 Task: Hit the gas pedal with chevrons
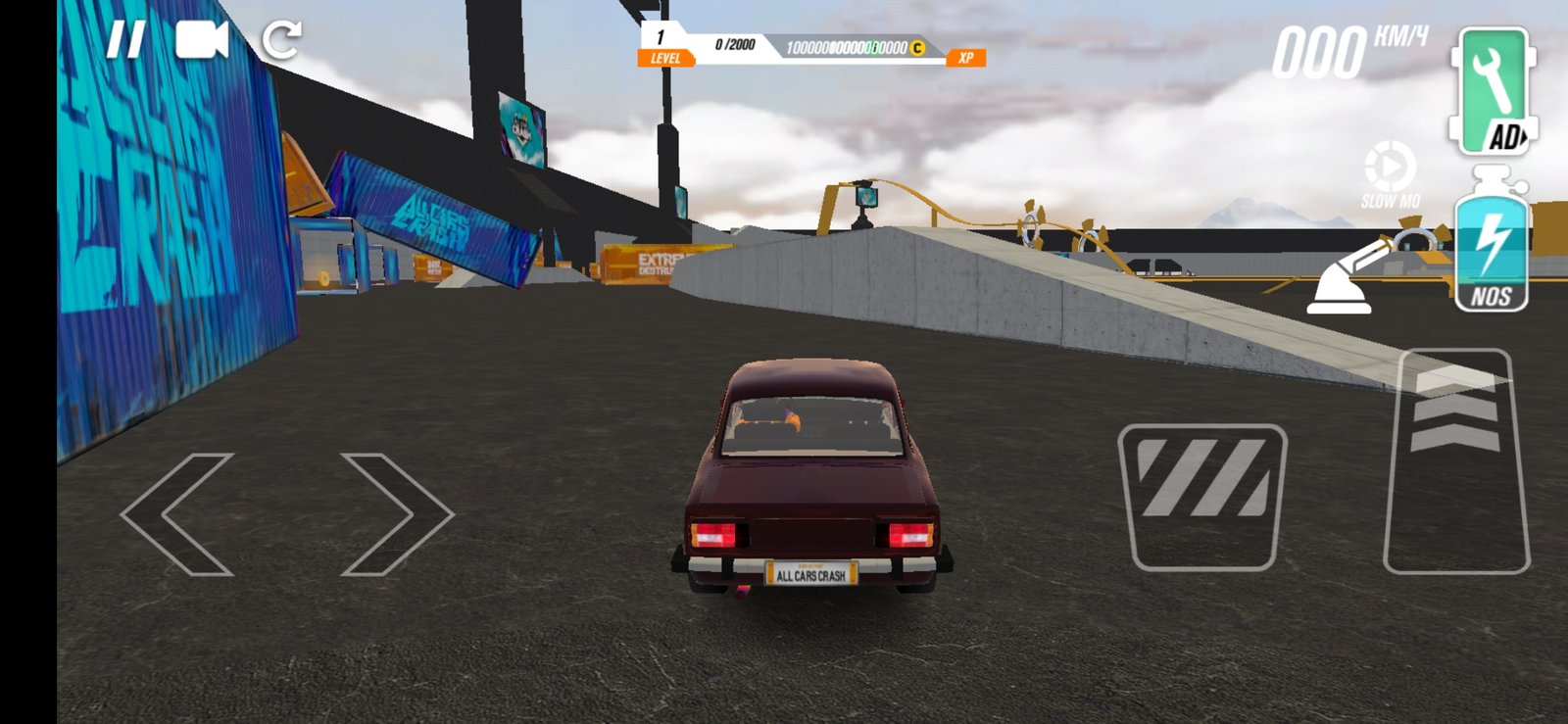point(1456,460)
